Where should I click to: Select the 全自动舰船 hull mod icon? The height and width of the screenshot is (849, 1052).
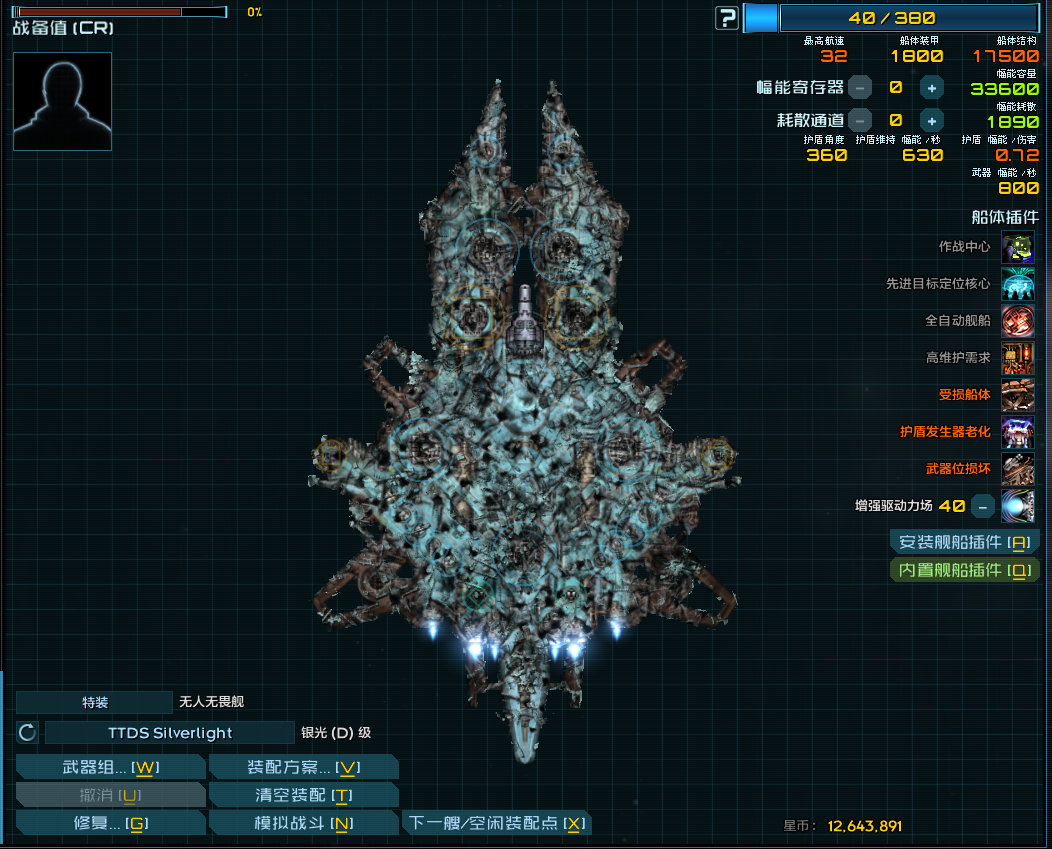[x=1018, y=321]
